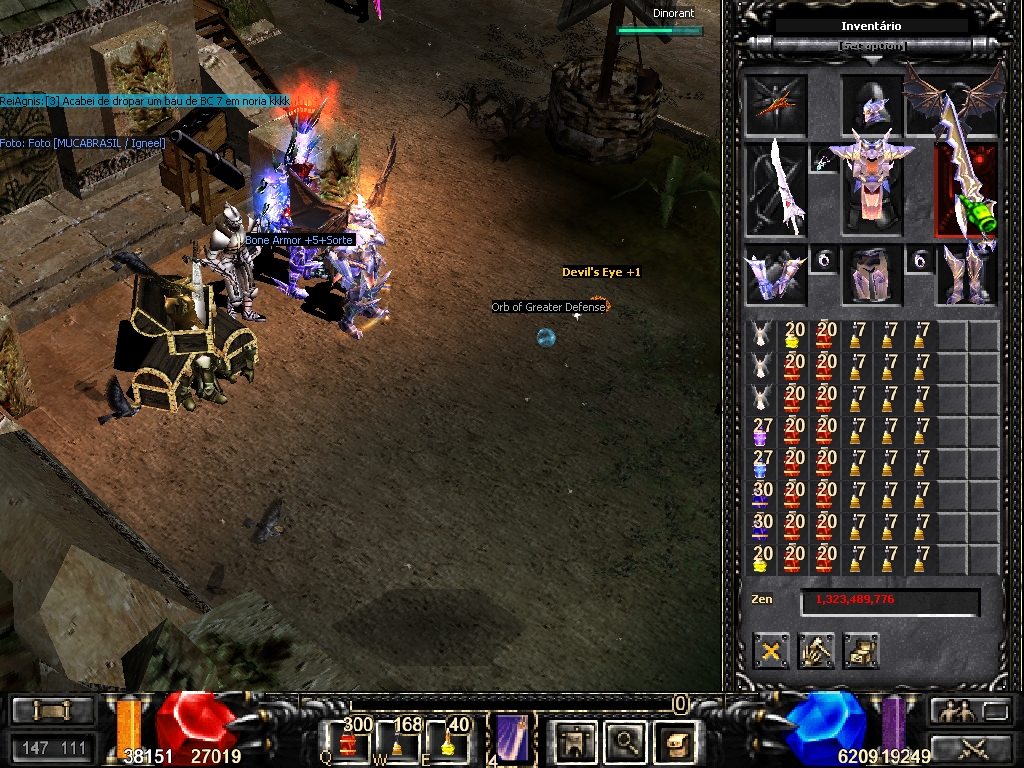This screenshot has height=768, width=1024.
Task: Use the Q hotkey red potion slot
Action: point(349,740)
